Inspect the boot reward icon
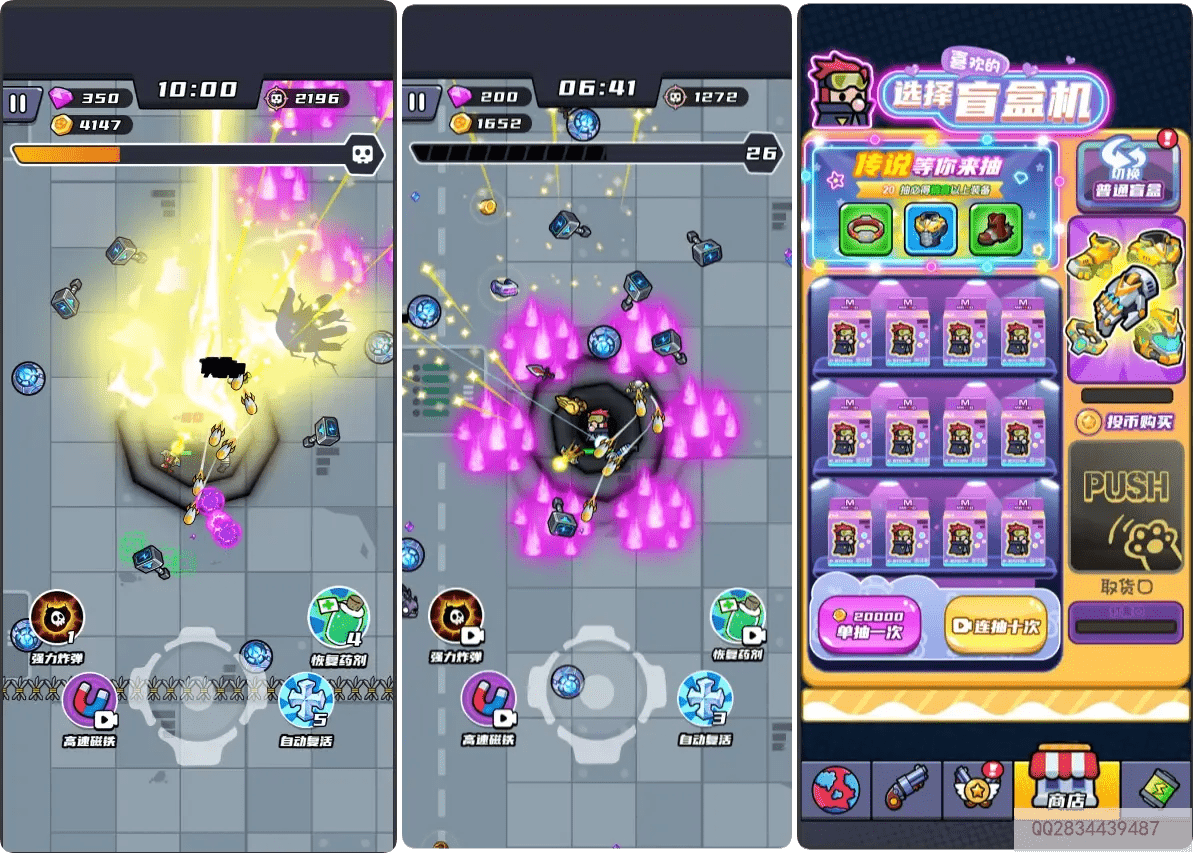 pyautogui.click(x=995, y=229)
